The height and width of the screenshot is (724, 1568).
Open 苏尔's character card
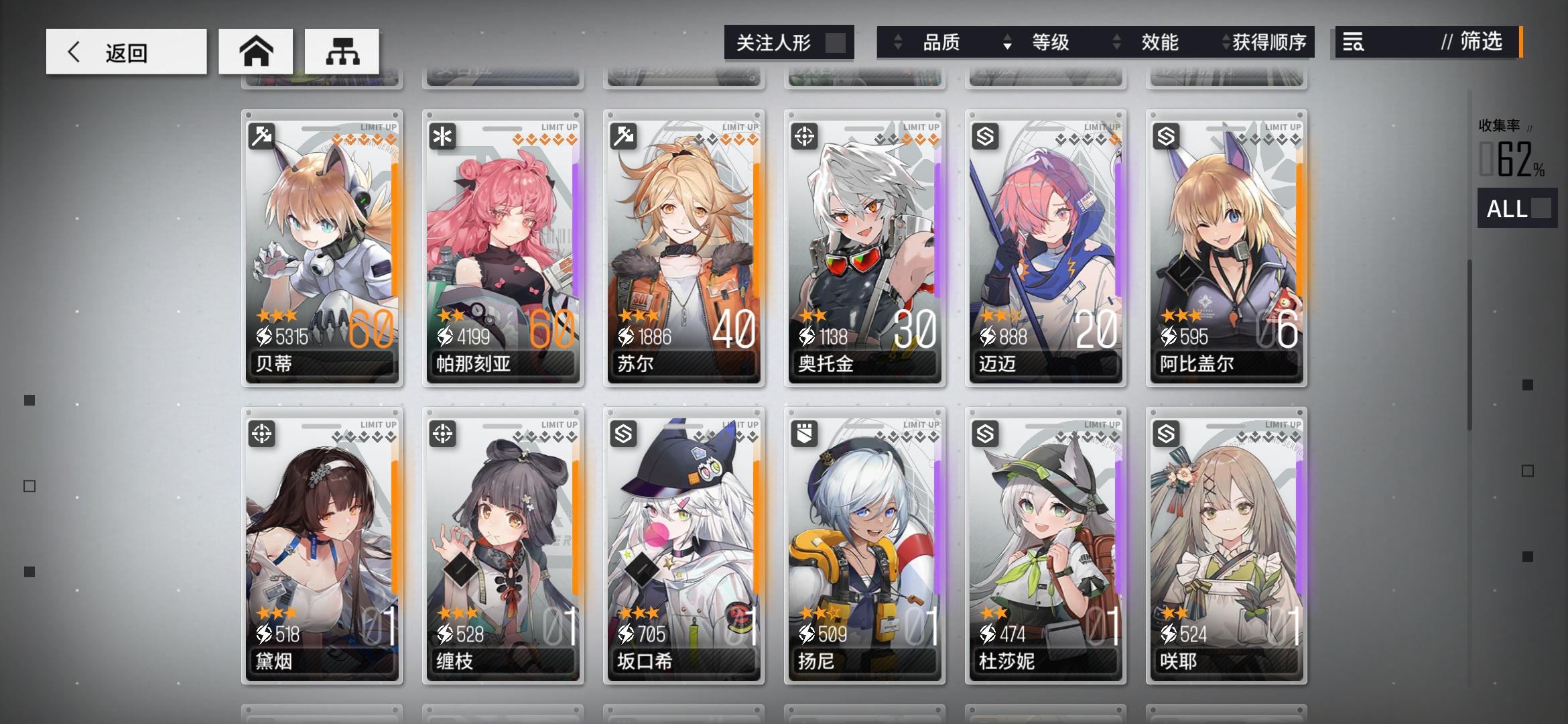click(684, 248)
